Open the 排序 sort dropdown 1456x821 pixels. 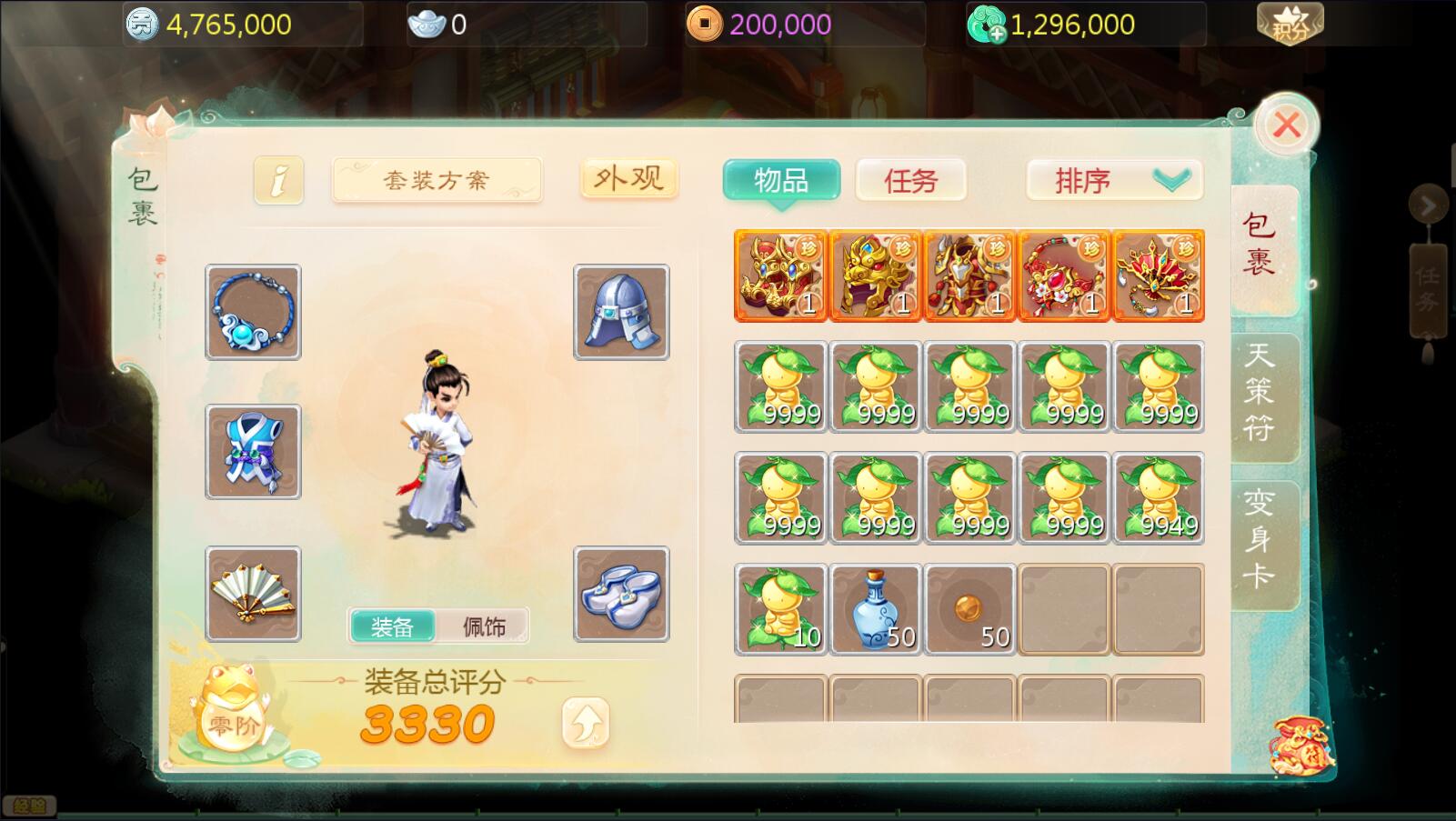pyautogui.click(x=1114, y=180)
